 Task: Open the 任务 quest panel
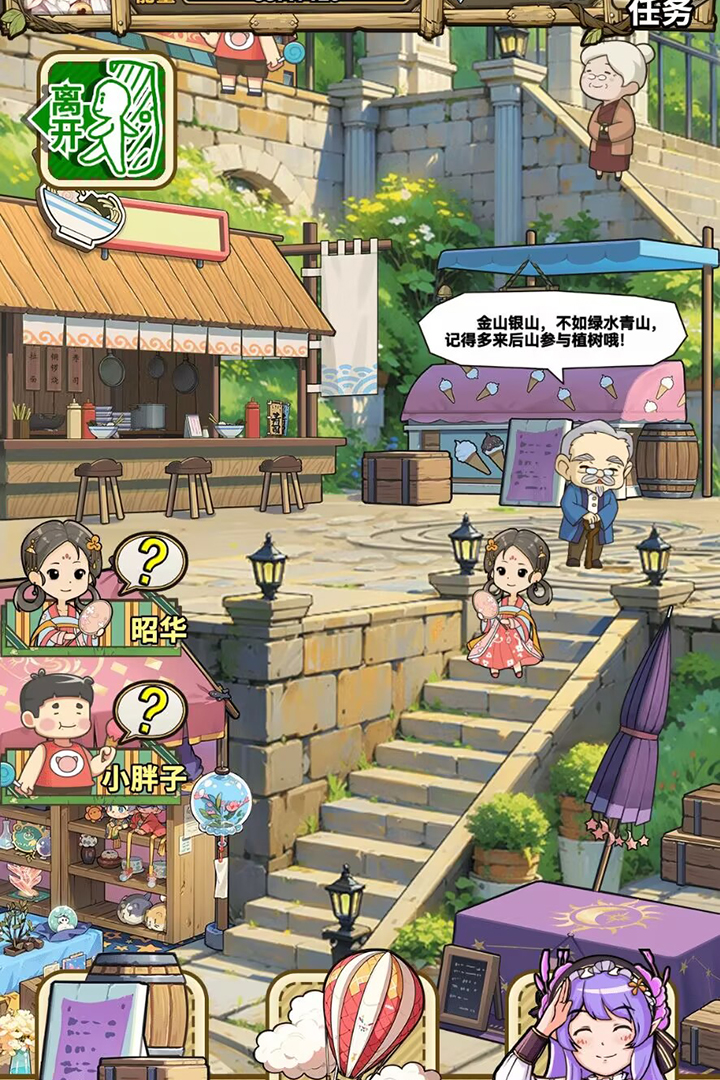[661, 14]
